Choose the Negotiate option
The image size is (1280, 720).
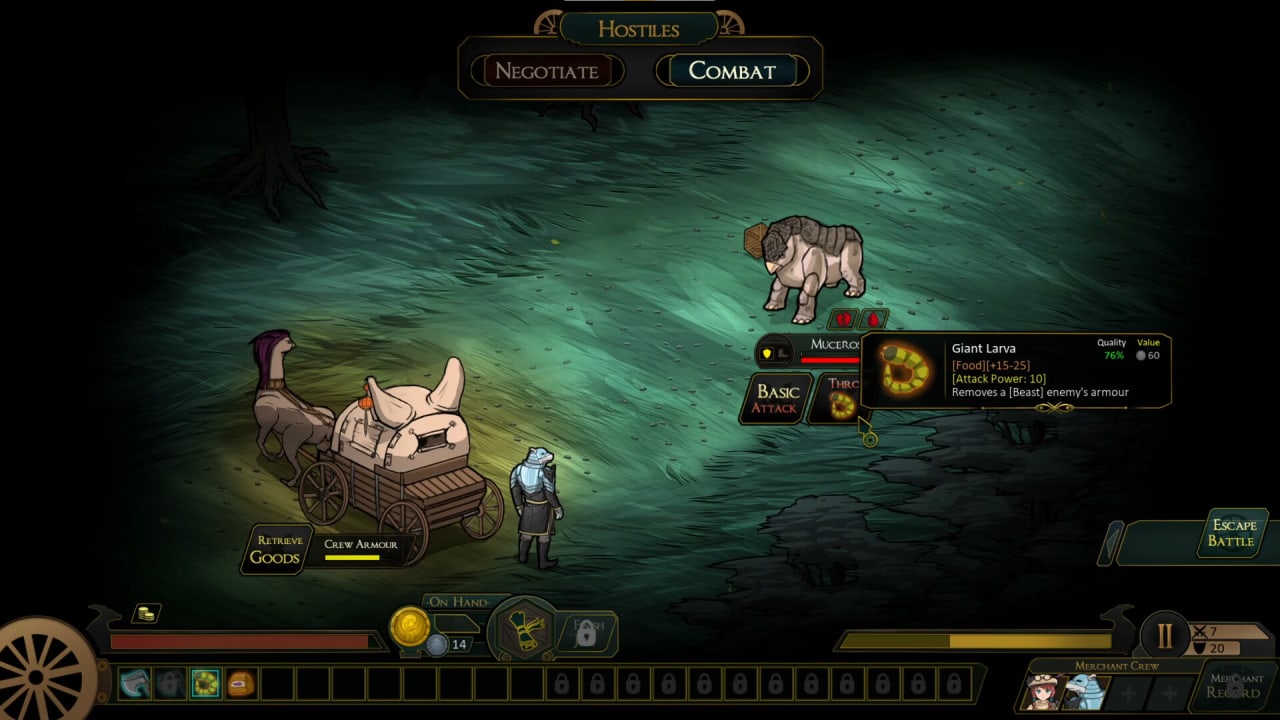(x=547, y=71)
